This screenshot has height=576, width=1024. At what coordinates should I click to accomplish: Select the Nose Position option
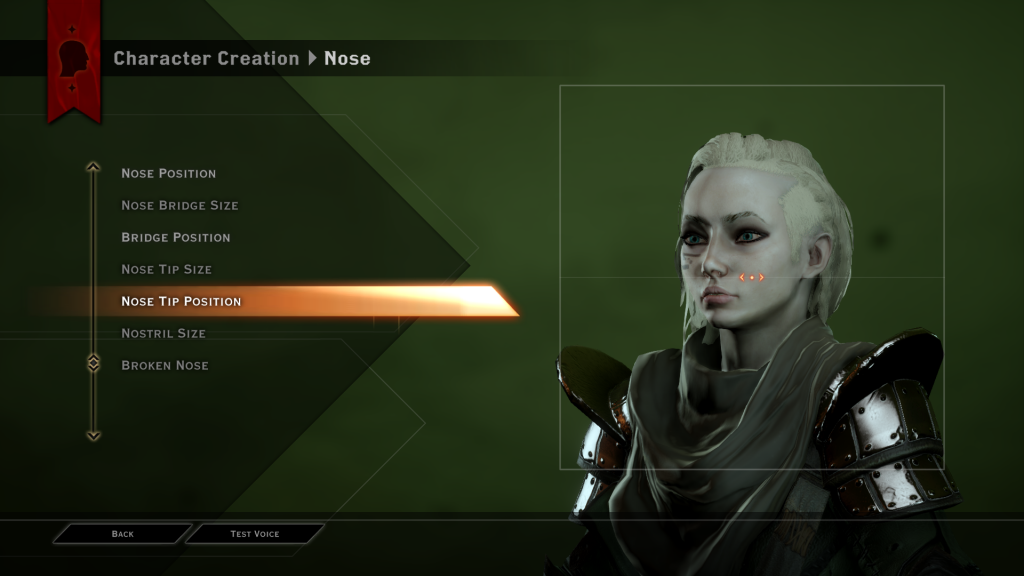[168, 173]
